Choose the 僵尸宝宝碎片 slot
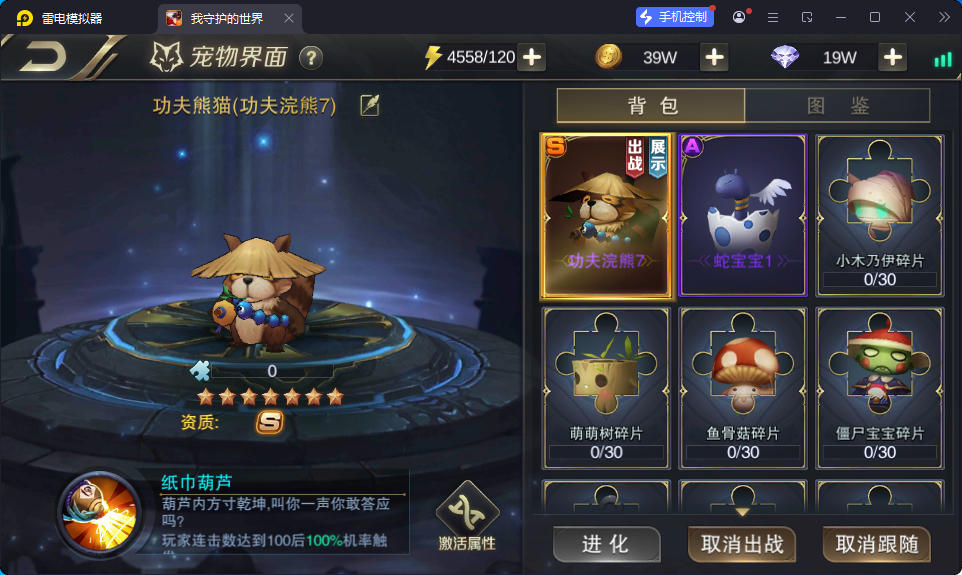The width and height of the screenshot is (962, 575). click(x=879, y=388)
